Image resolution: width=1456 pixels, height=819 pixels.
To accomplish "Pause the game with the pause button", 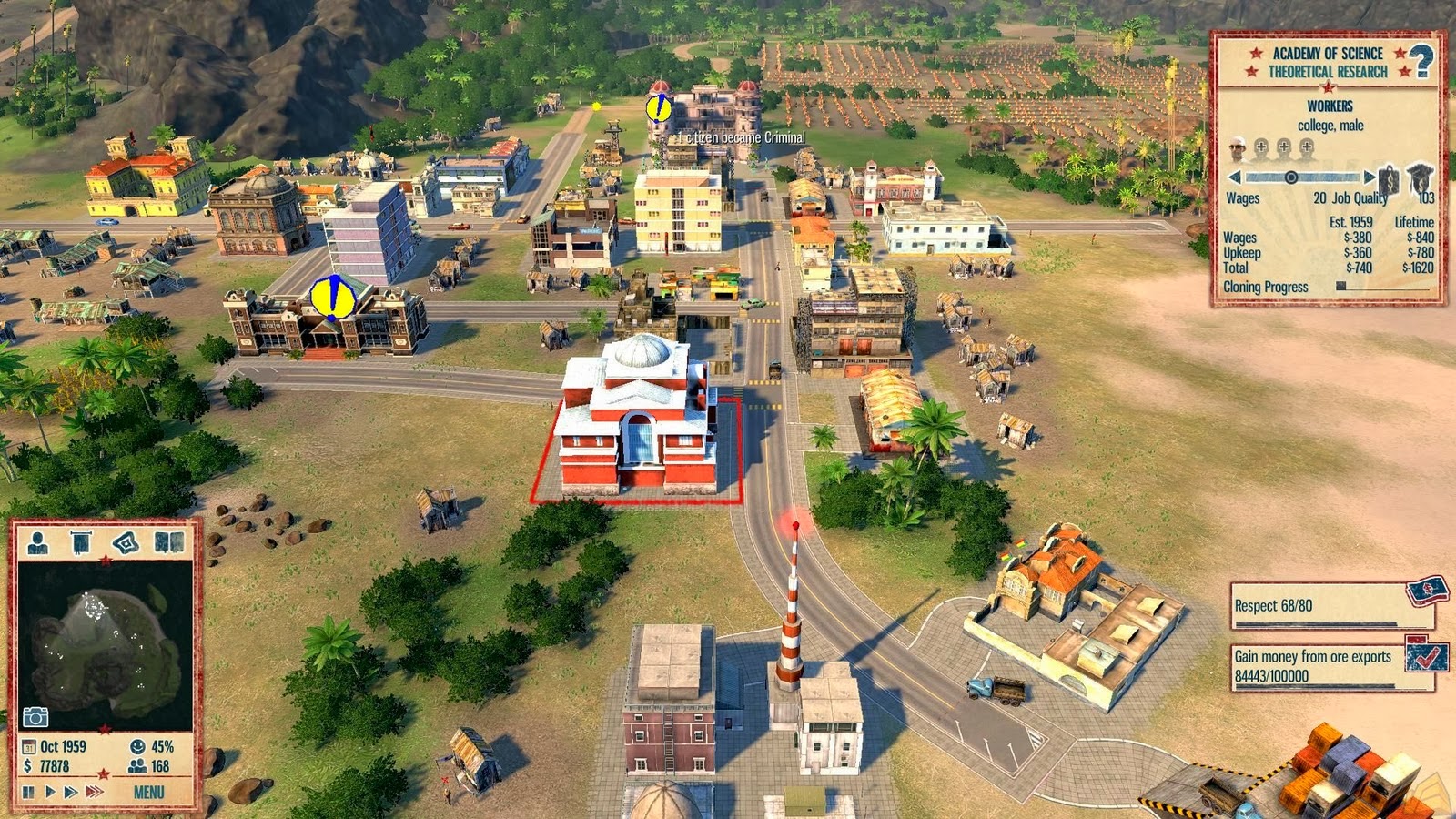I will [27, 791].
